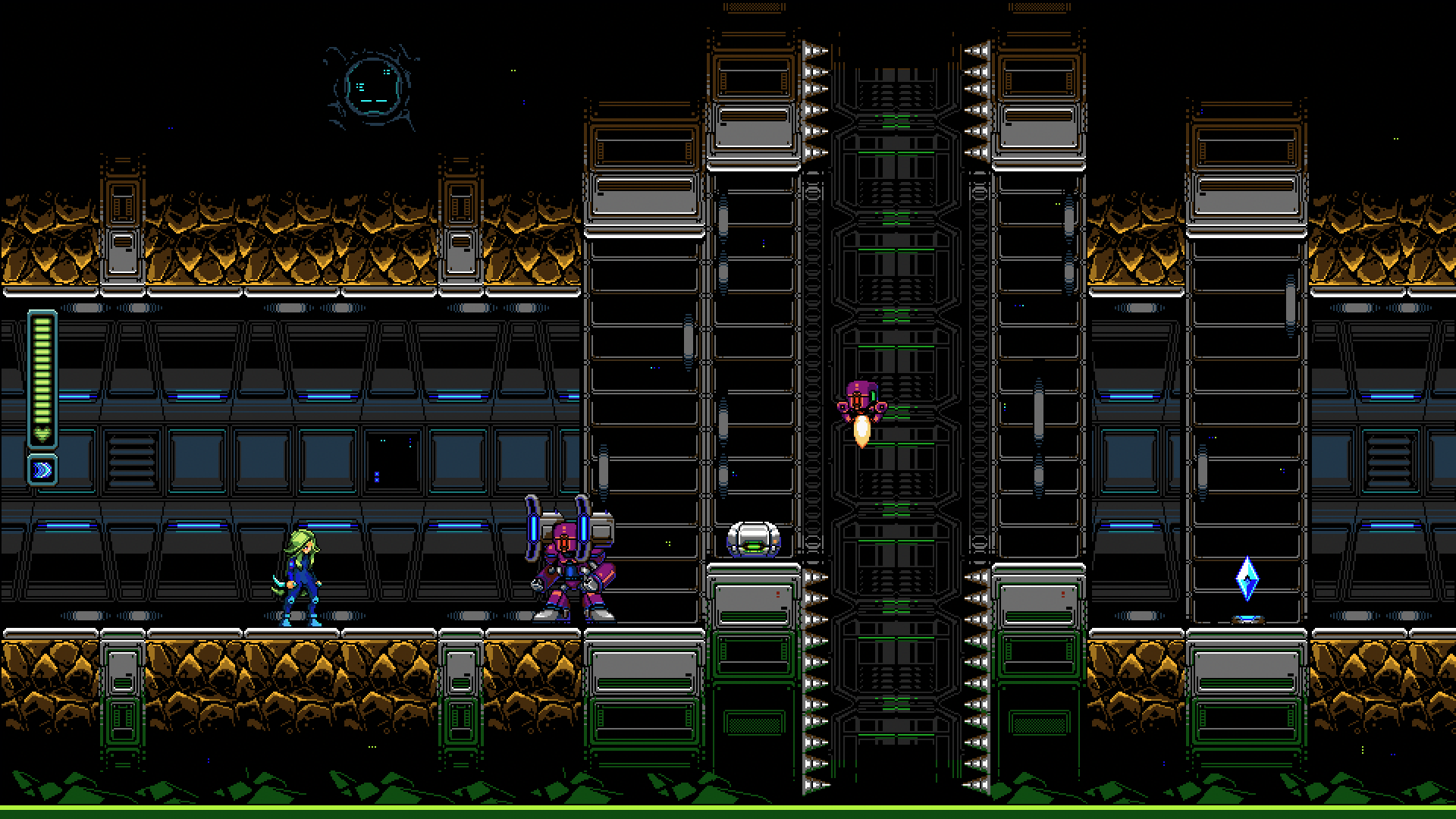Toggle the red indicator light on the gray panel
This screenshot has height=819, width=1456.
[x=778, y=594]
